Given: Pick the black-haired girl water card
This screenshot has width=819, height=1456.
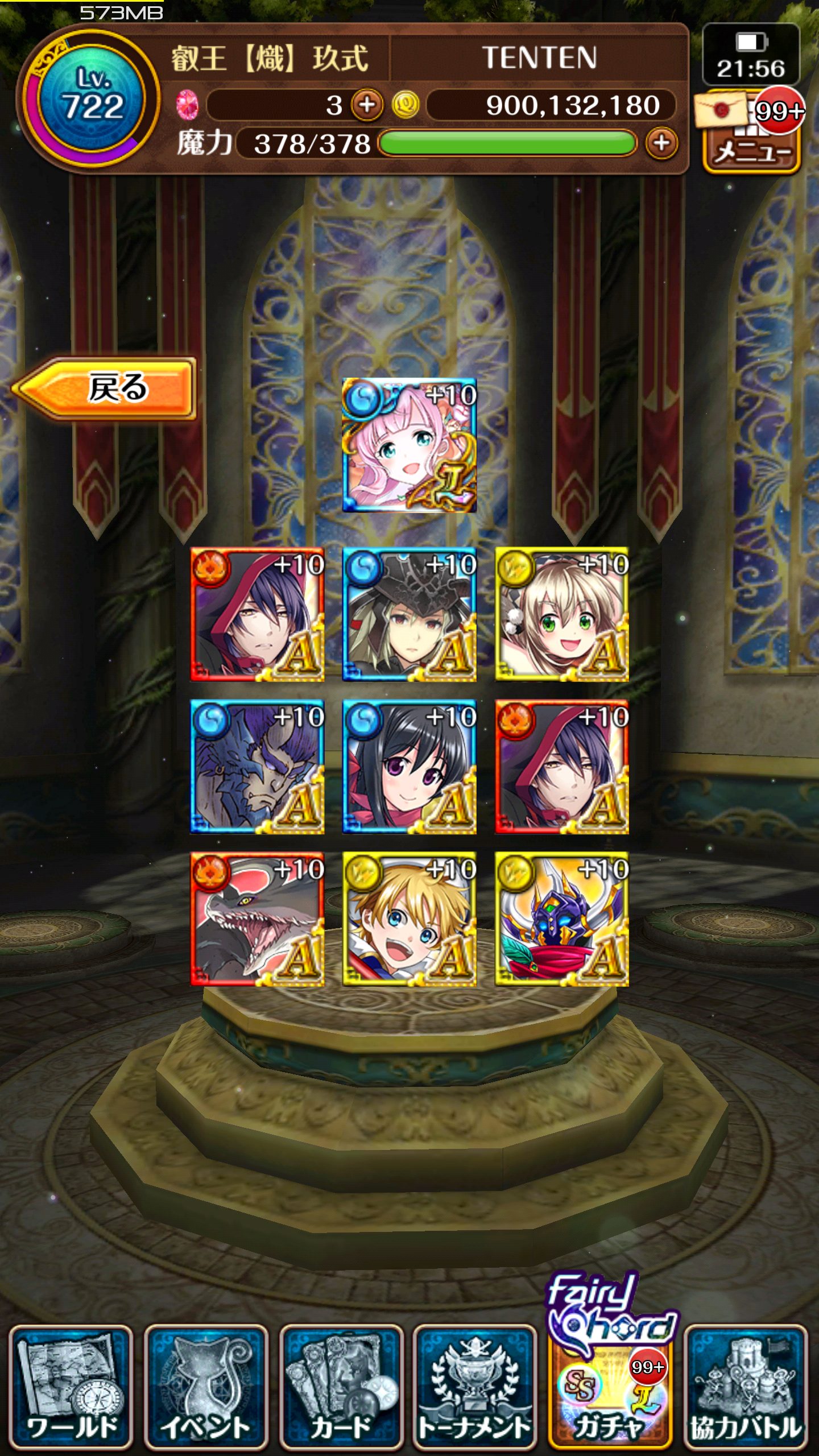Looking at the screenshot, I should point(409,767).
